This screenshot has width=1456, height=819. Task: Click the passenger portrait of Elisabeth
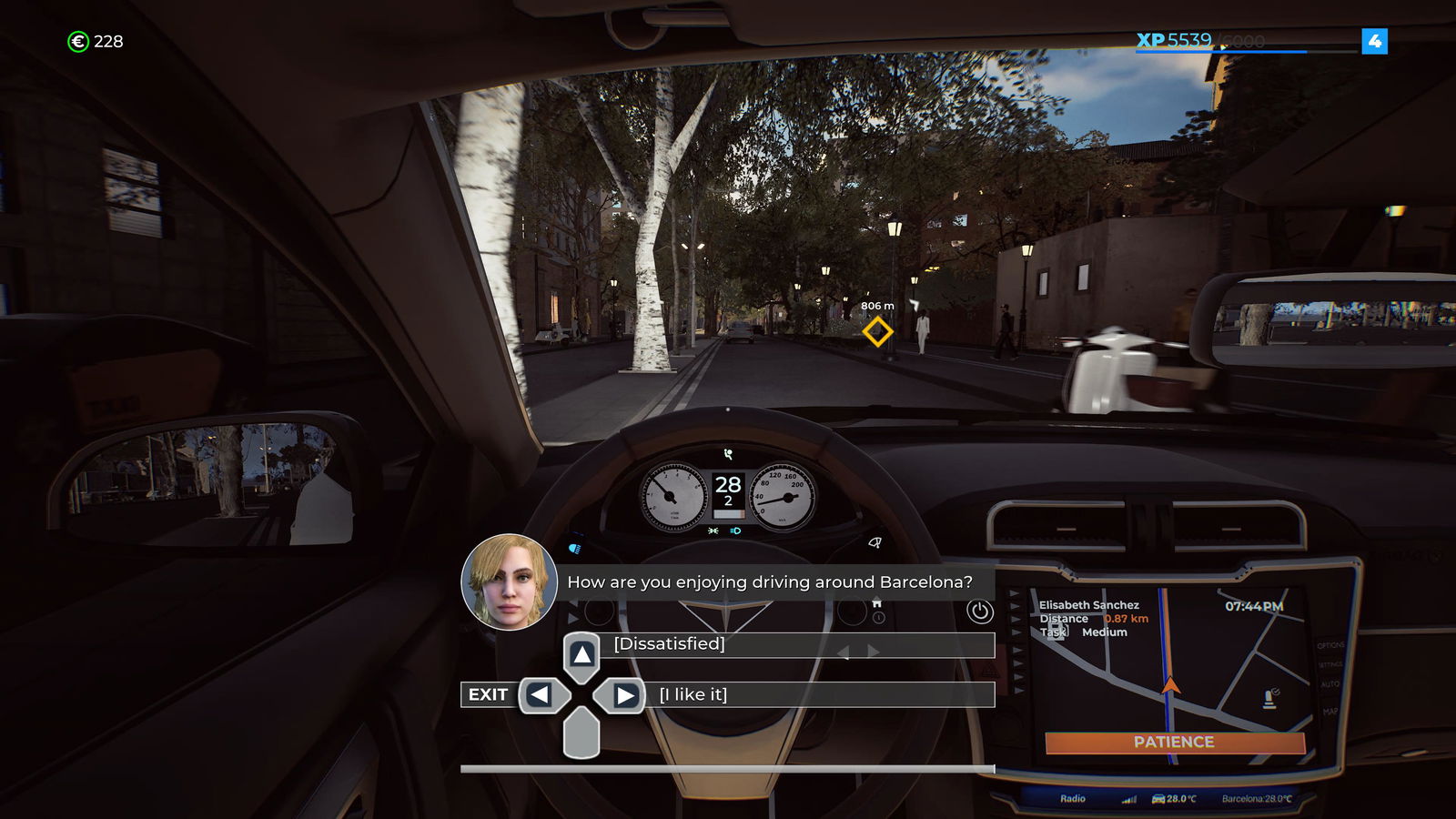(x=509, y=582)
